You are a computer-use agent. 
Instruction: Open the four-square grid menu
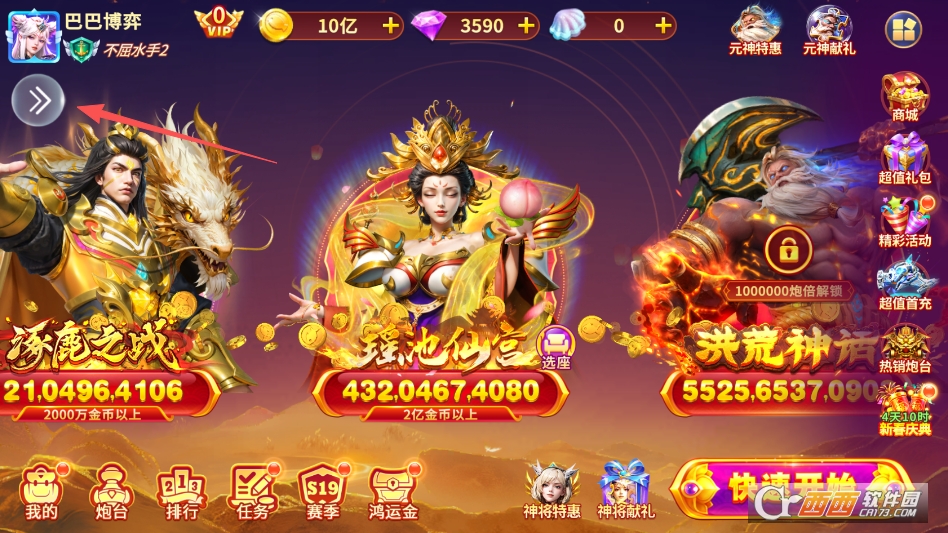point(902,29)
